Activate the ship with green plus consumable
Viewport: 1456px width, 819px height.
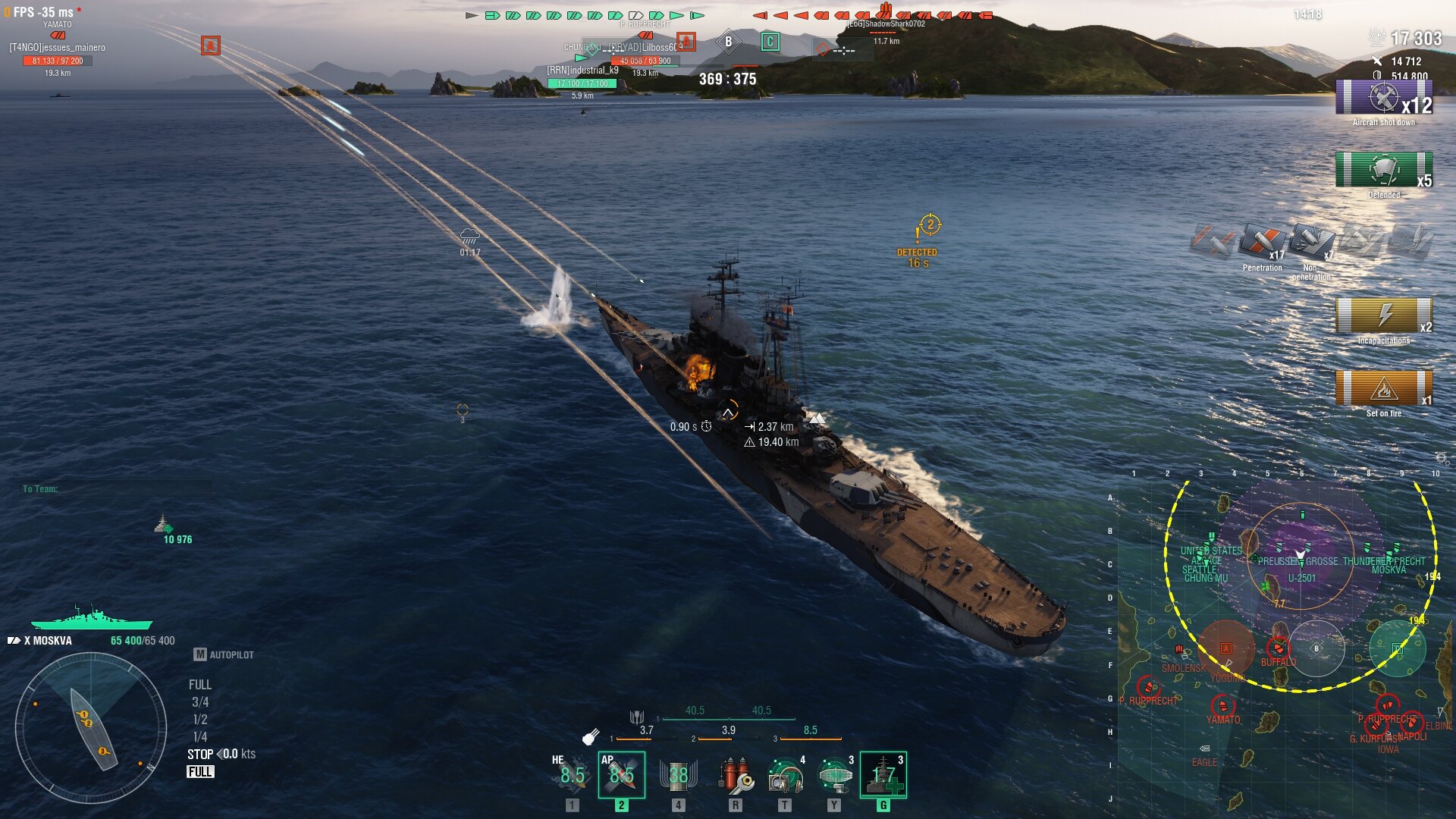(883, 774)
